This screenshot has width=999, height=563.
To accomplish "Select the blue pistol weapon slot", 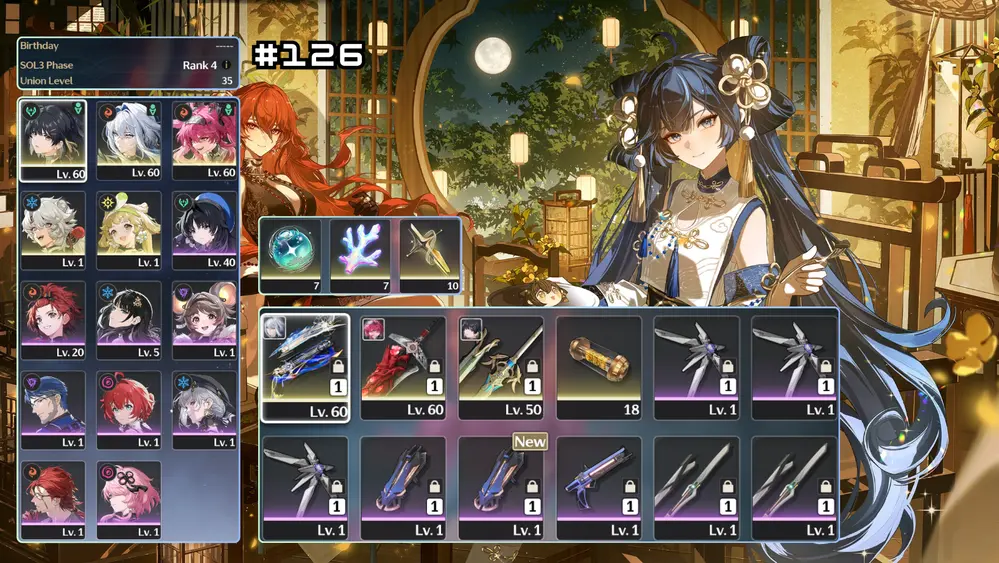I will 599,487.
